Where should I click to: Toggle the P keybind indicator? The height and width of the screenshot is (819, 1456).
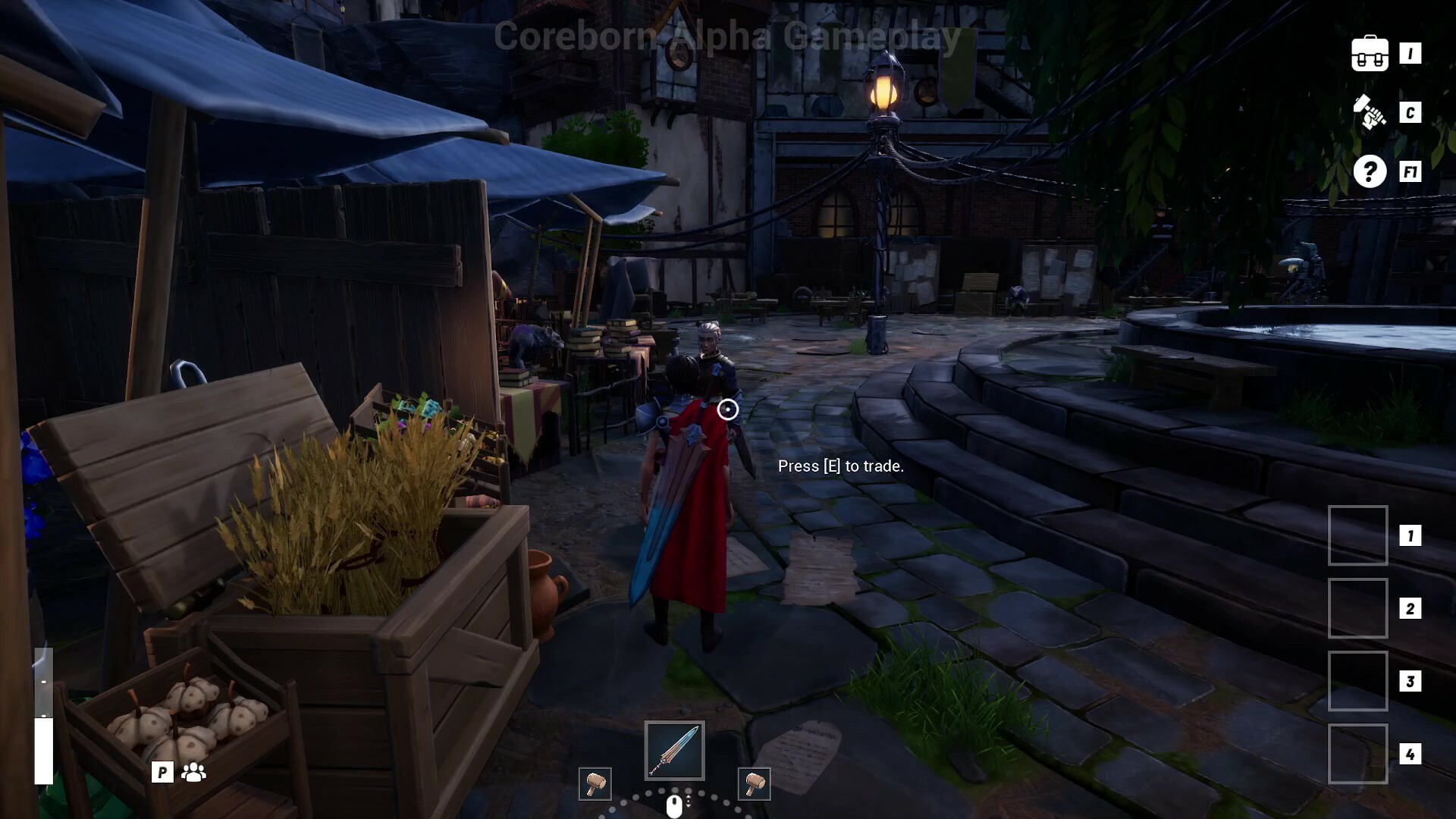pyautogui.click(x=162, y=773)
